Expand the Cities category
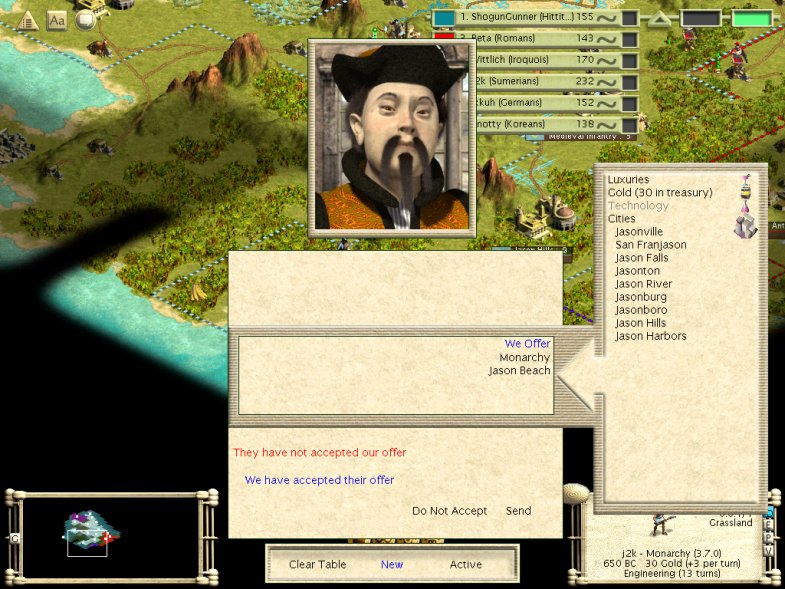Image resolution: width=785 pixels, height=589 pixels. [x=621, y=219]
